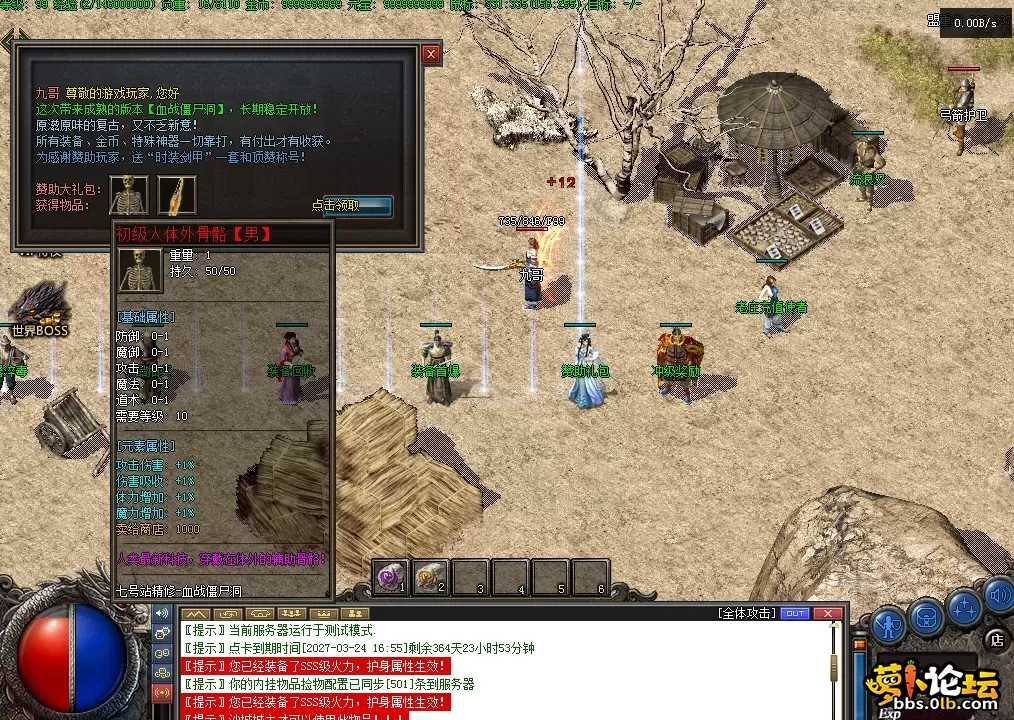
Task: Use the golden scroll in hotbar slot 2
Action: pos(430,577)
